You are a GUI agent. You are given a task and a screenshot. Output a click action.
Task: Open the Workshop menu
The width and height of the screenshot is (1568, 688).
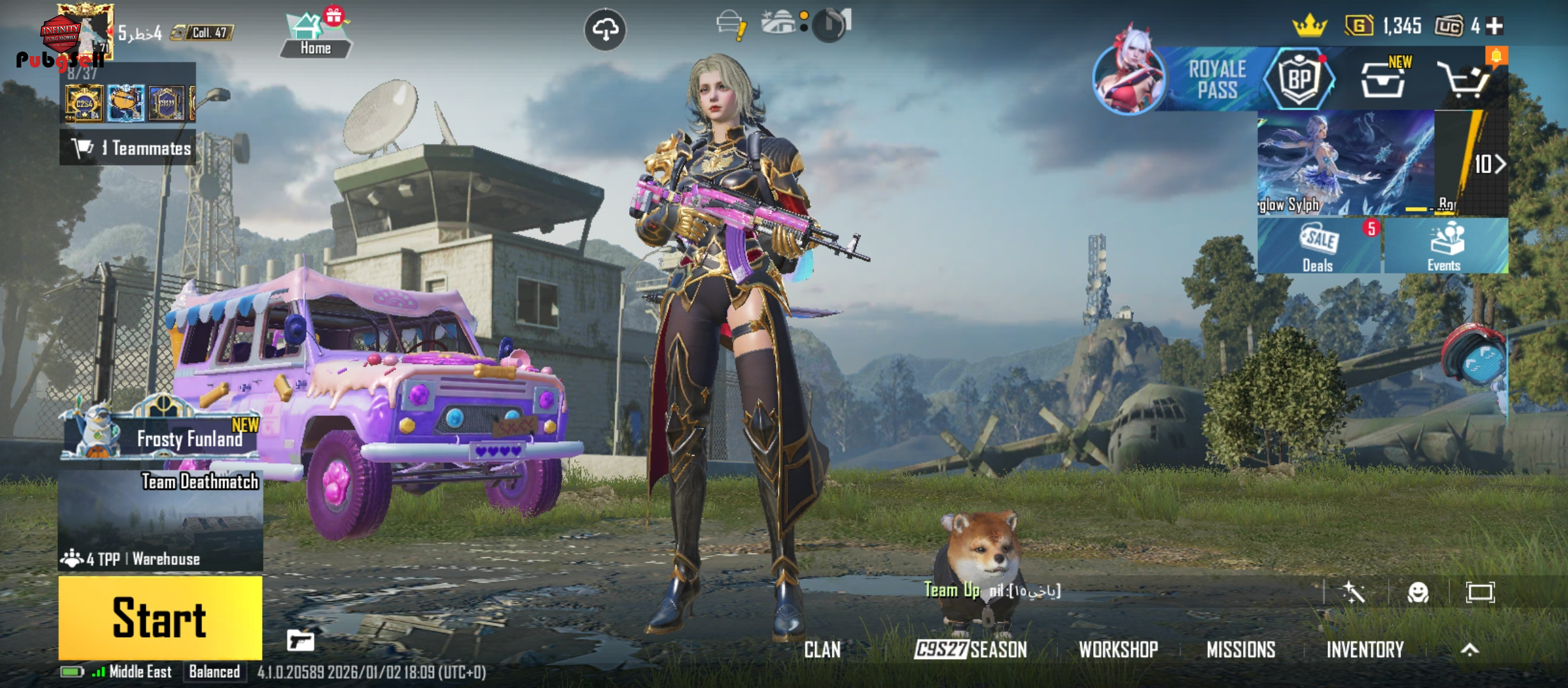pyautogui.click(x=1118, y=650)
